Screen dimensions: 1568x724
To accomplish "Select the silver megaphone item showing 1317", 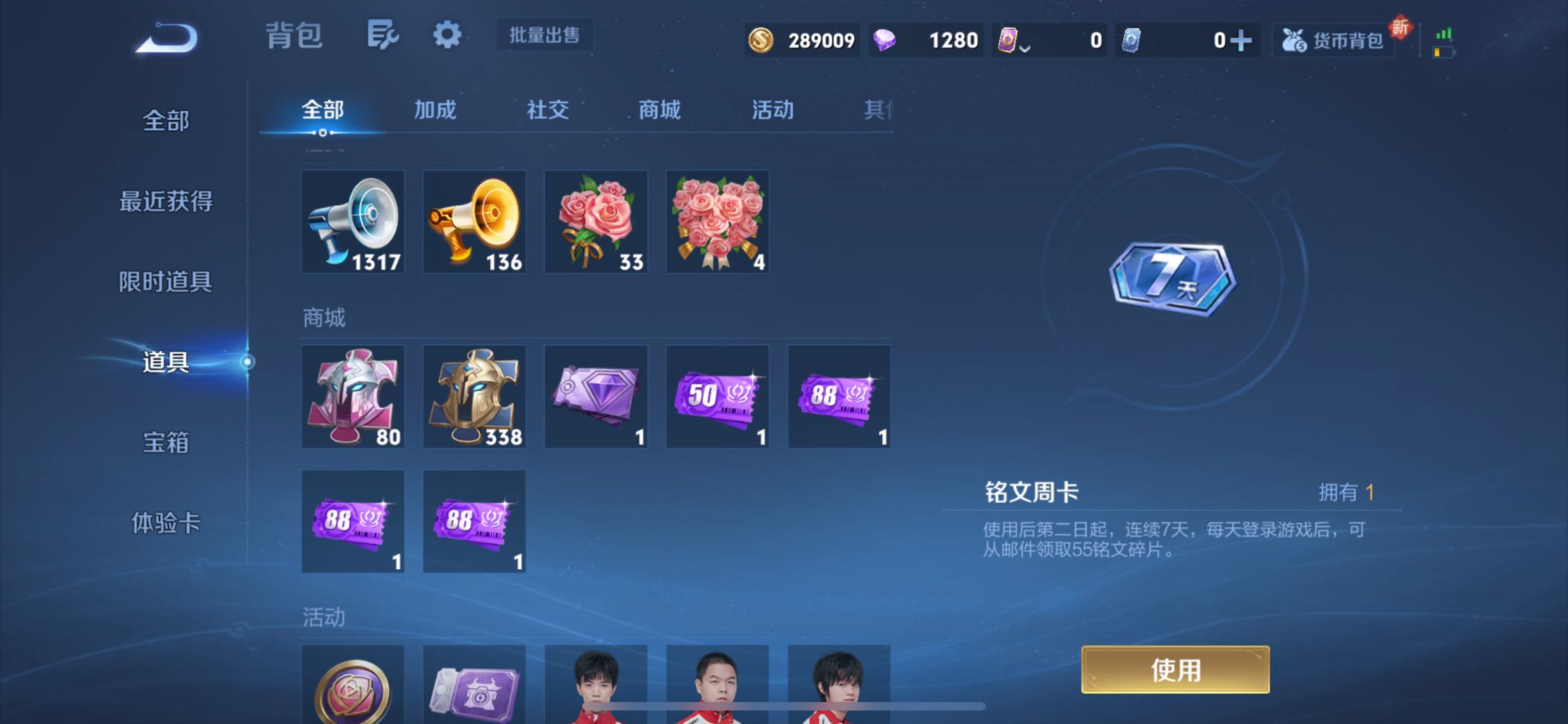I will pyautogui.click(x=353, y=221).
